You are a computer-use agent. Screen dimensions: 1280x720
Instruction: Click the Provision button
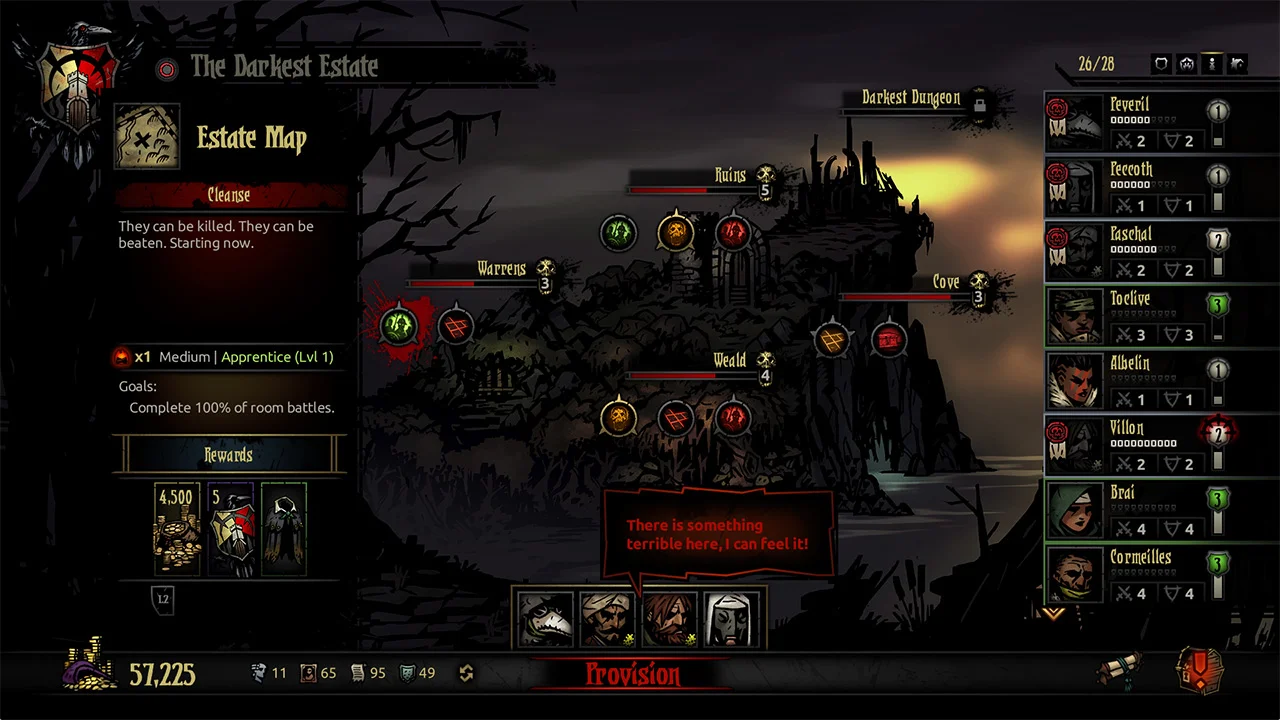pos(633,675)
